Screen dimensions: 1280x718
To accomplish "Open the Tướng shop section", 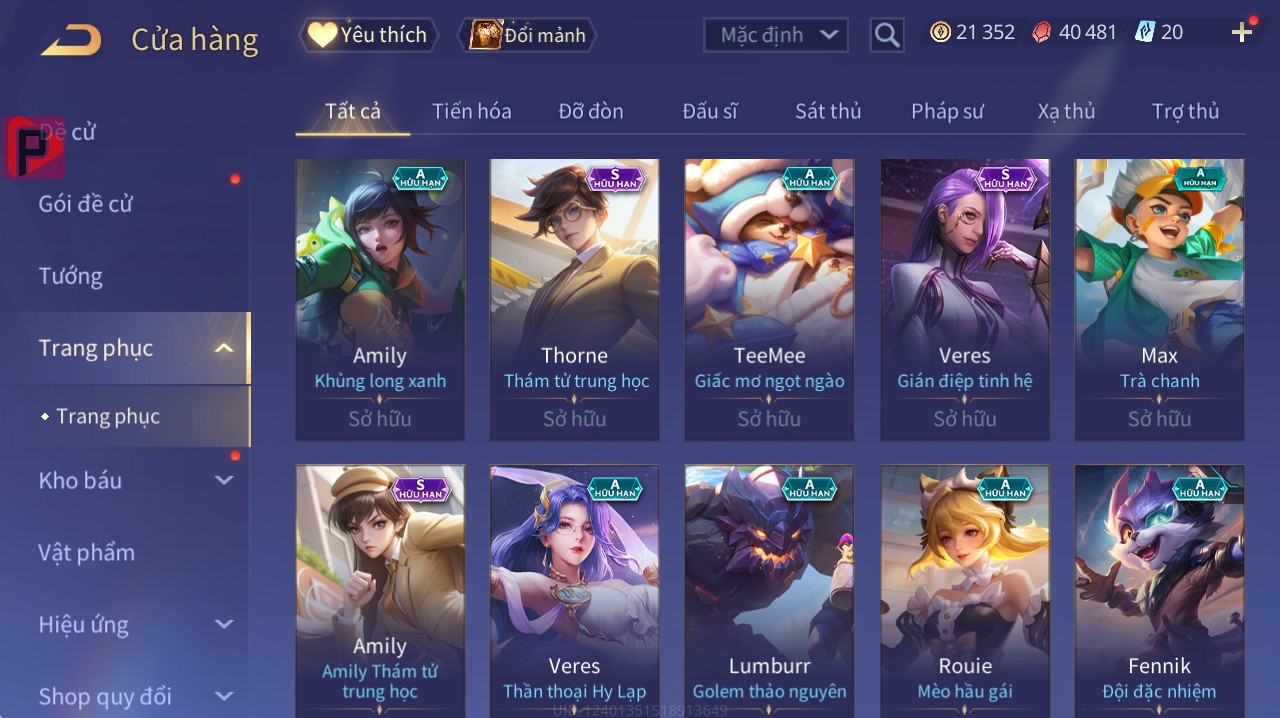I will coord(70,276).
